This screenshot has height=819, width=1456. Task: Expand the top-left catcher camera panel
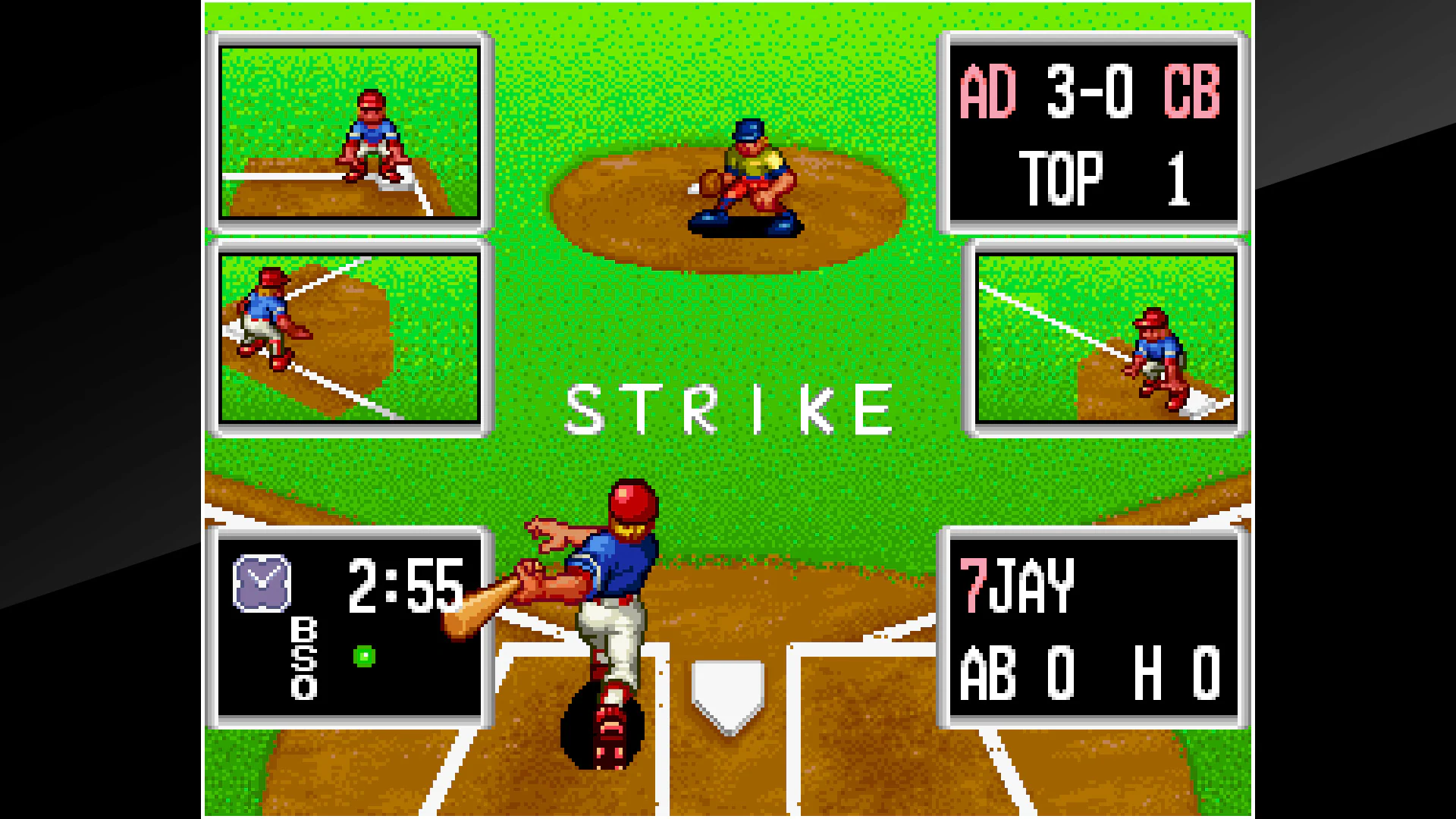349,130
